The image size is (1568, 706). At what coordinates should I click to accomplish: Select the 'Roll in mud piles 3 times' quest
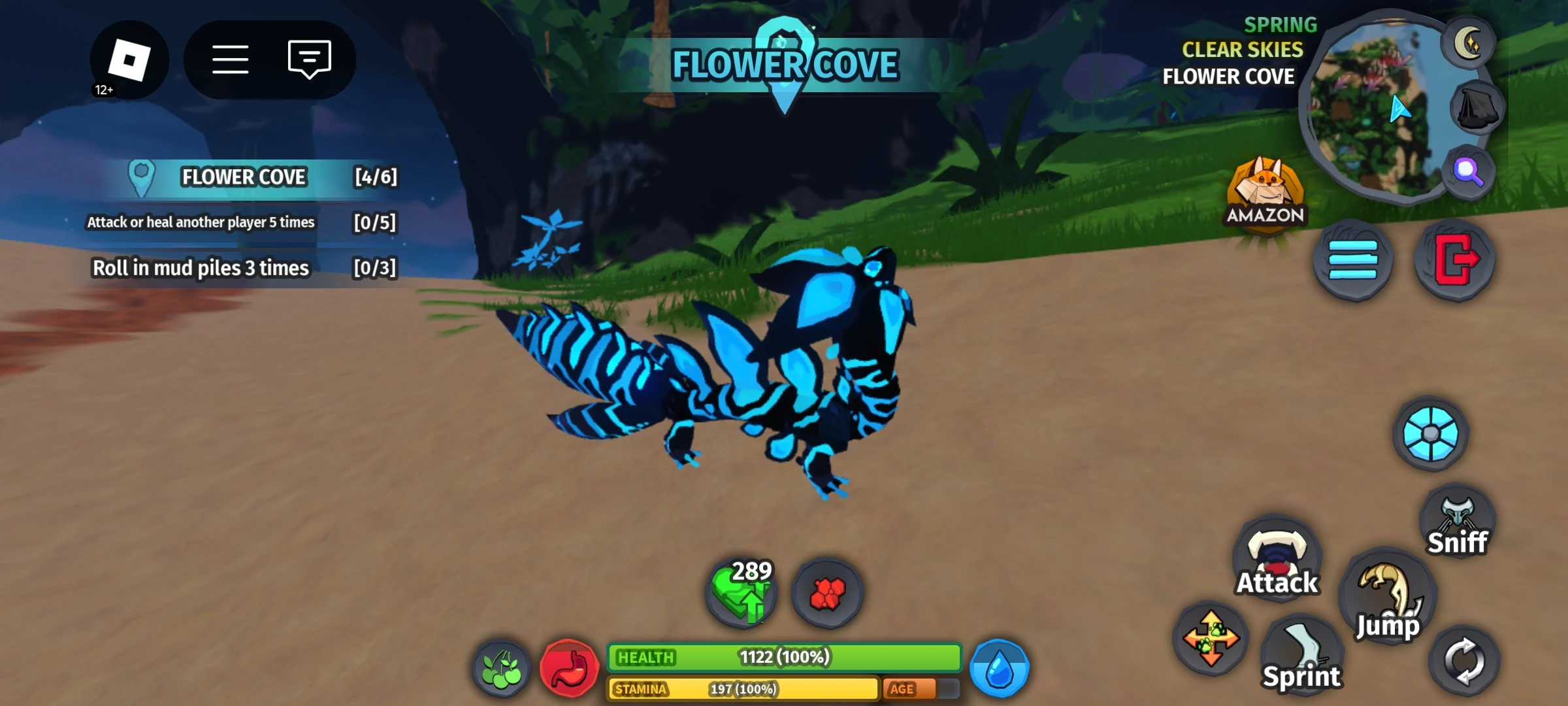click(x=203, y=267)
